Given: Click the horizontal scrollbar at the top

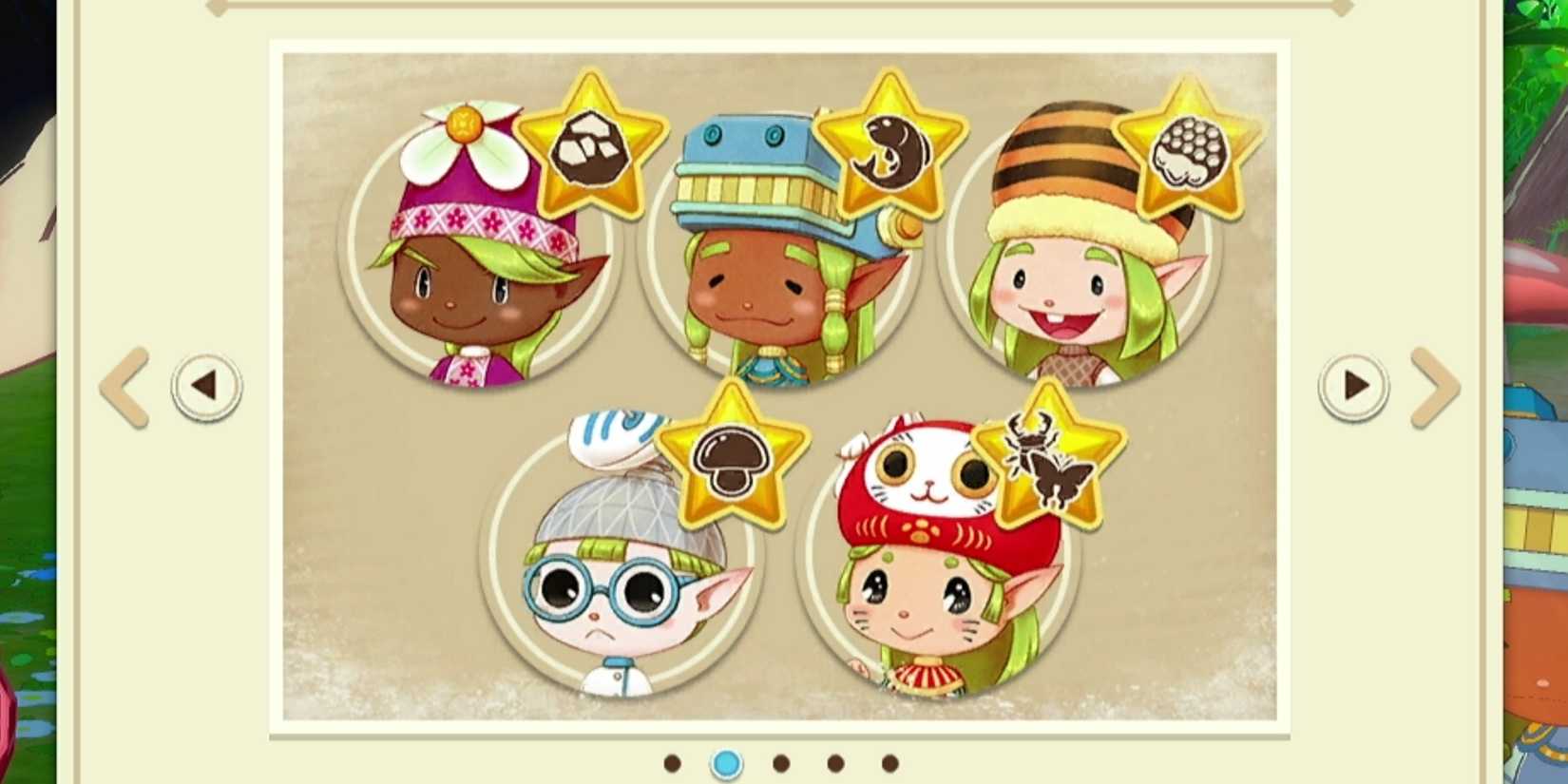Looking at the screenshot, I should [784, 8].
